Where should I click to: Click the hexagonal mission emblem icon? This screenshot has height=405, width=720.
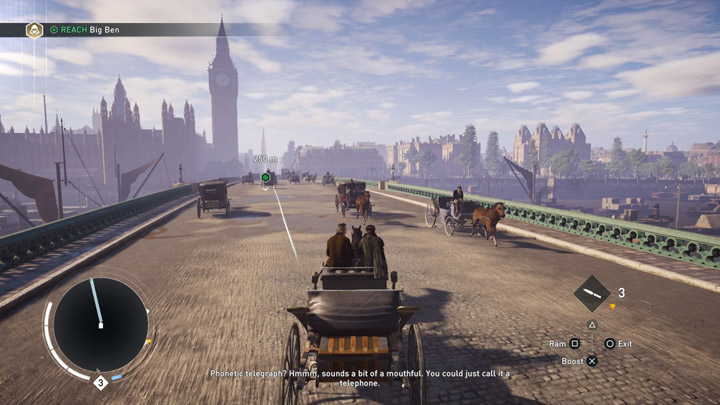(34, 30)
